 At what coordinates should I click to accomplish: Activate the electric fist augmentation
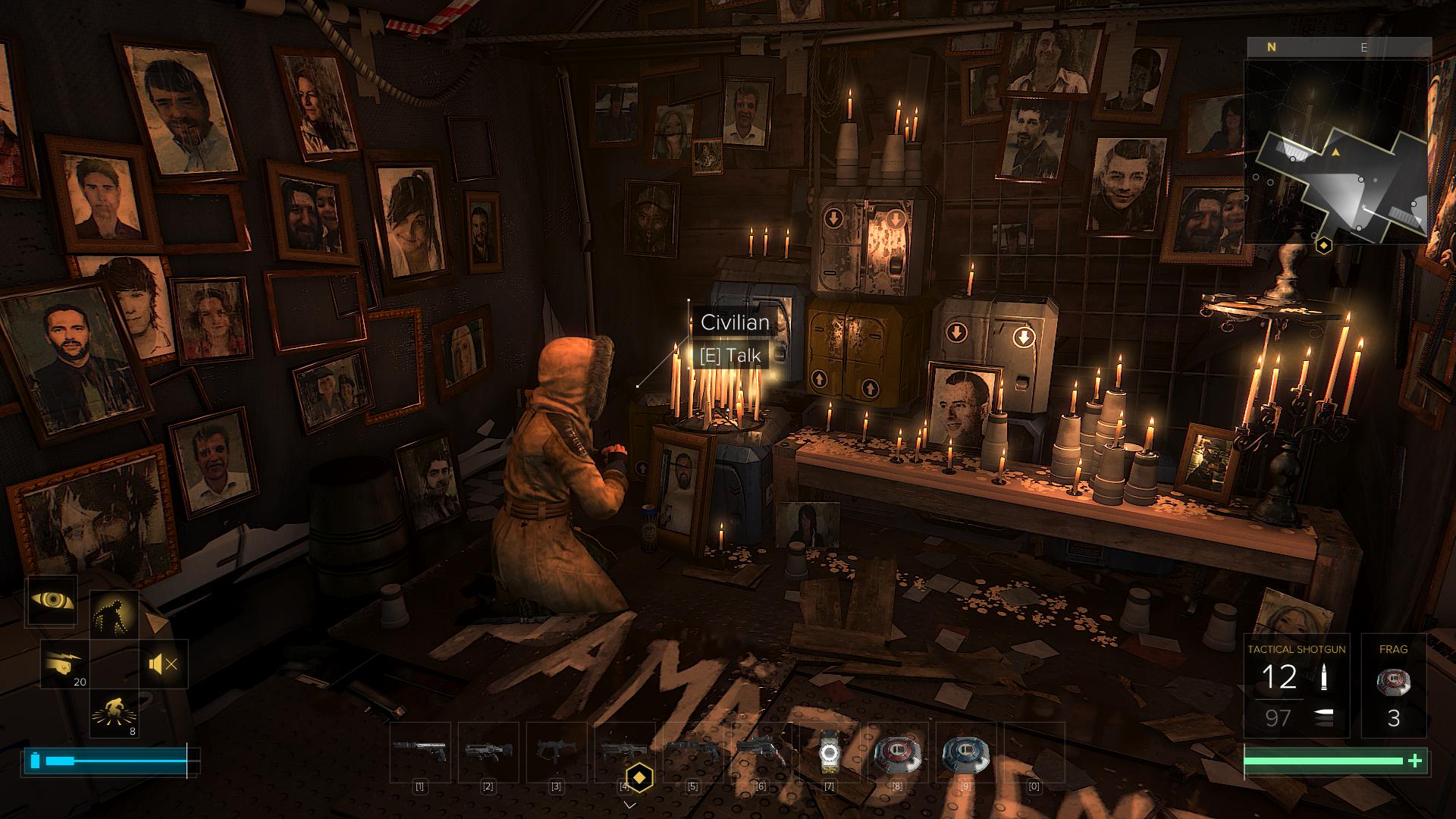(x=64, y=664)
